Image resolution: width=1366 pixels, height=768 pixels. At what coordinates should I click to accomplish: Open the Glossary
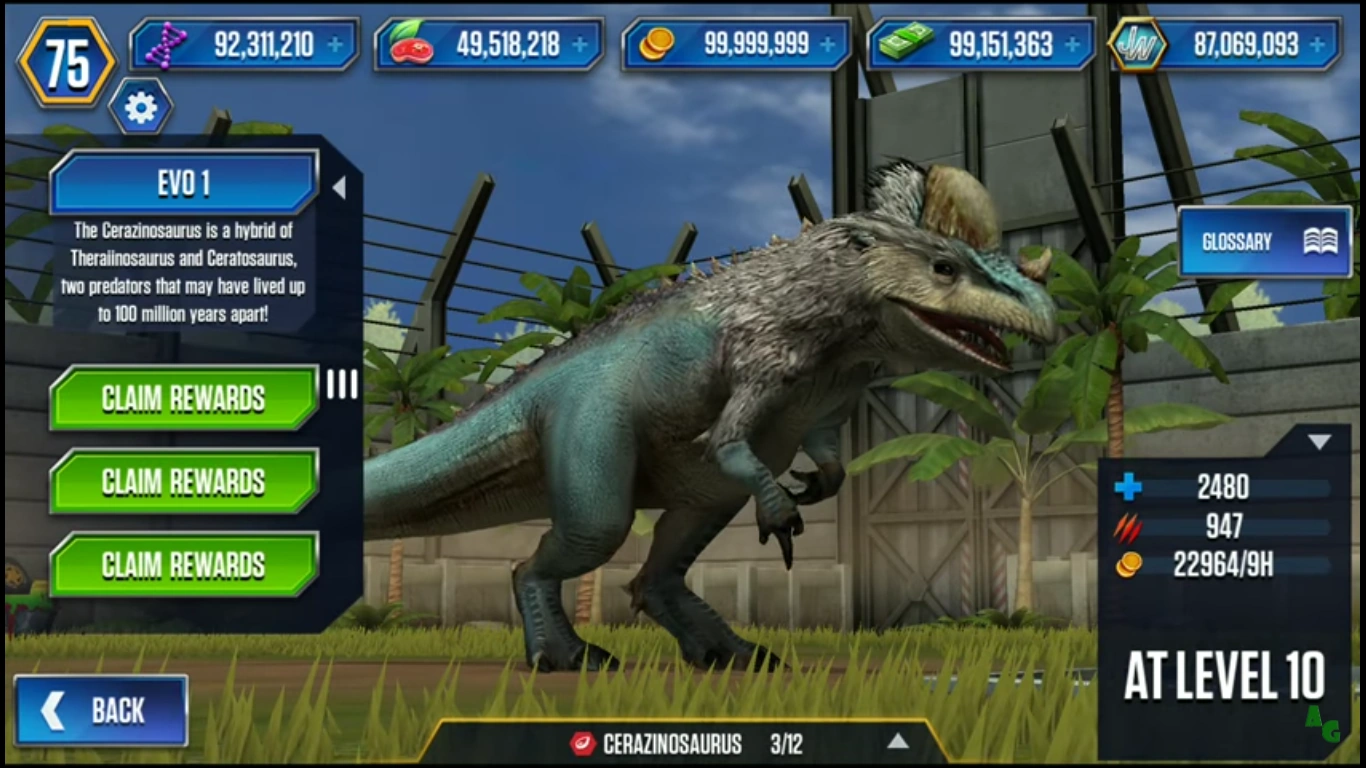[x=1264, y=241]
